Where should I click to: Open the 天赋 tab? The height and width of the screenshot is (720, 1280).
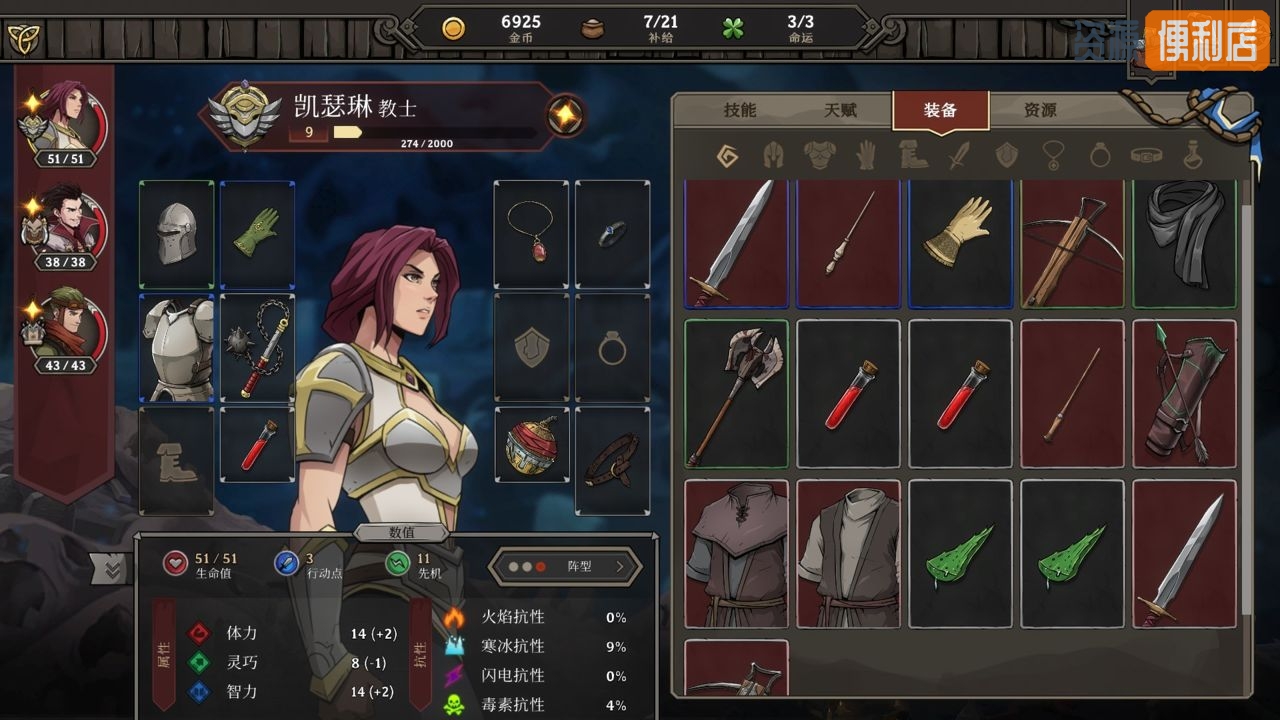pos(841,110)
